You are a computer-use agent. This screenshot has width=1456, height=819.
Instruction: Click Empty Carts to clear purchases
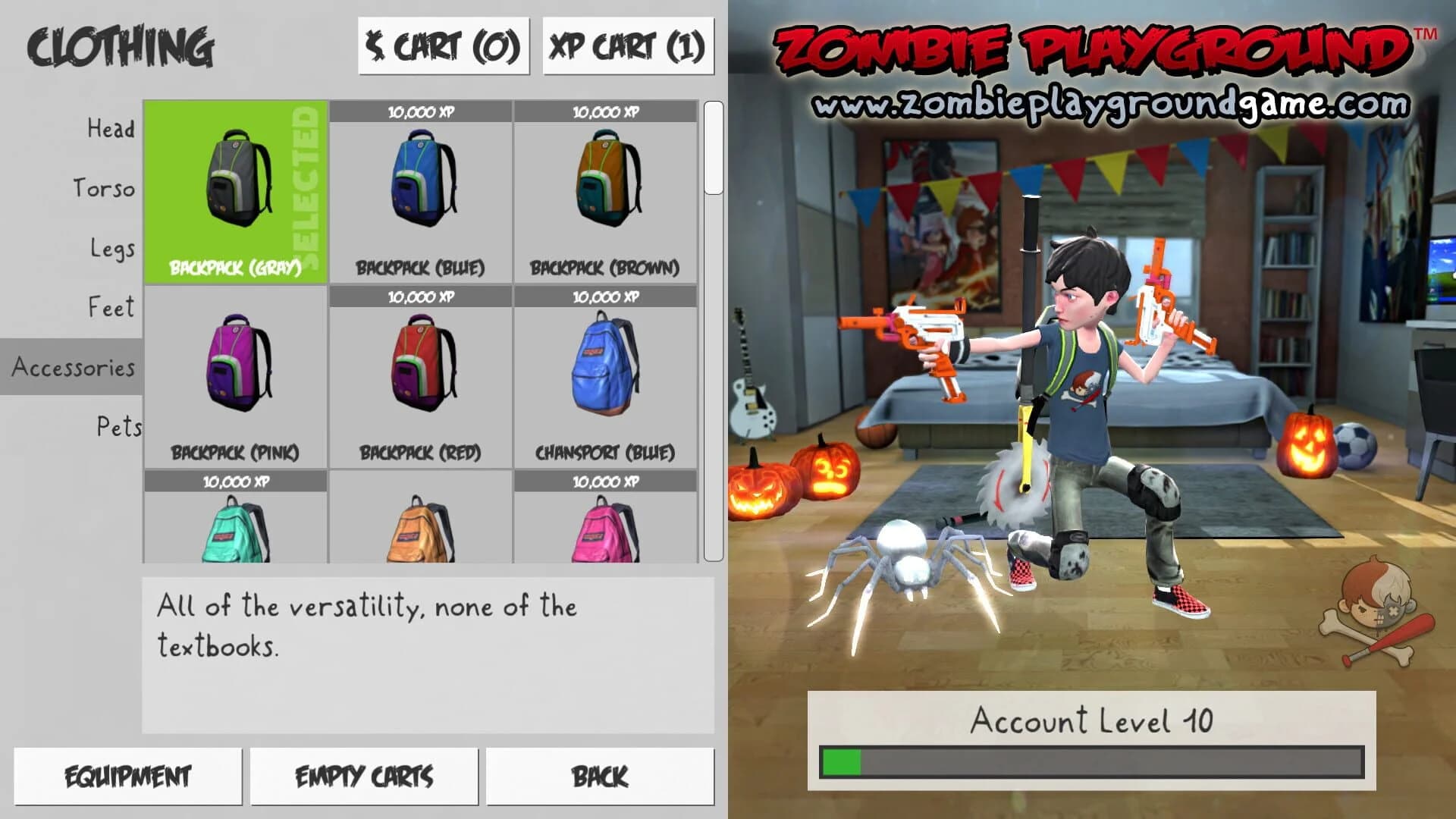click(x=364, y=775)
